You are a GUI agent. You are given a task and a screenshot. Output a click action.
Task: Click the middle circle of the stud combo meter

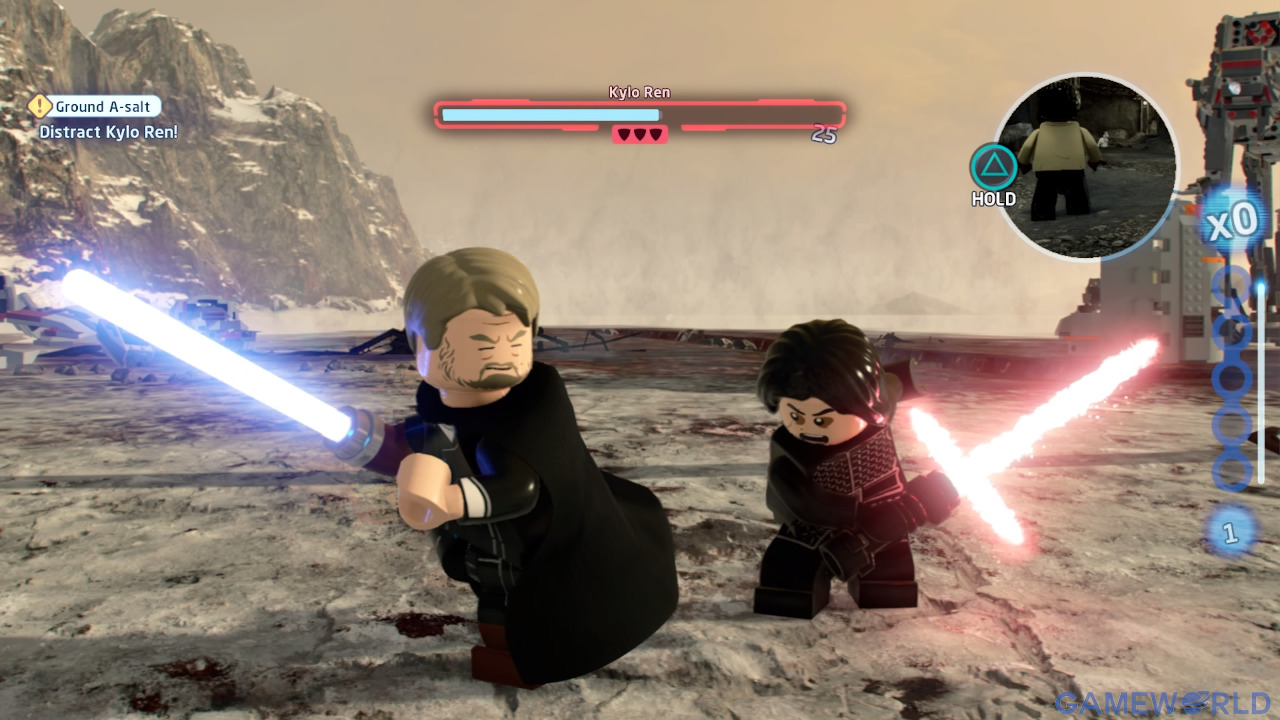[1232, 380]
